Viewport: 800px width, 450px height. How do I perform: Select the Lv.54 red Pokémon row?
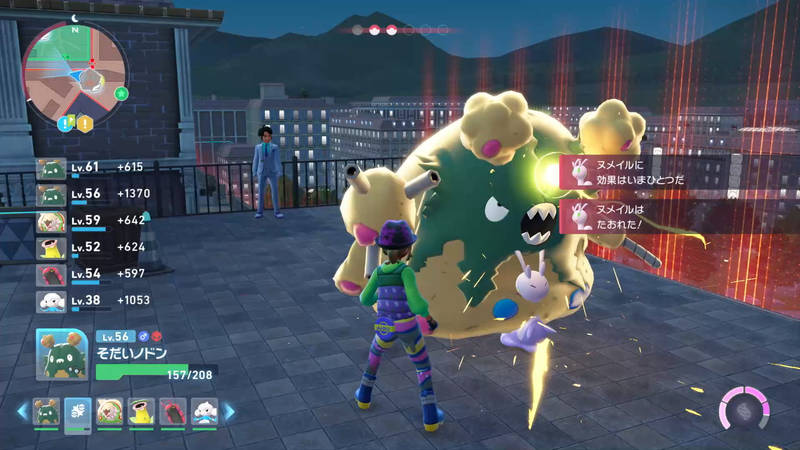click(x=90, y=274)
